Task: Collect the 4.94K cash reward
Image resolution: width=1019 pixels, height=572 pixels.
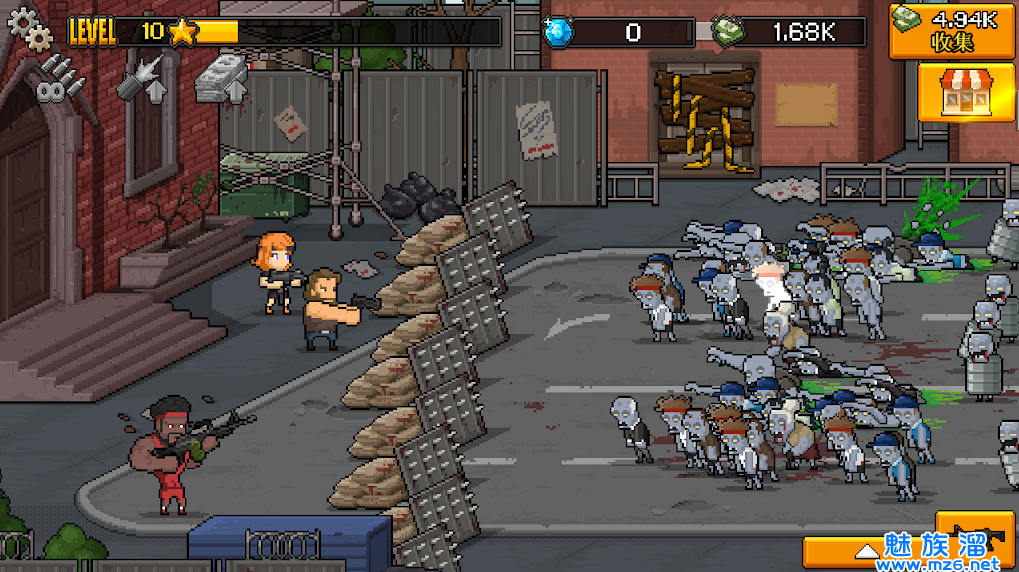Action: tap(952, 28)
